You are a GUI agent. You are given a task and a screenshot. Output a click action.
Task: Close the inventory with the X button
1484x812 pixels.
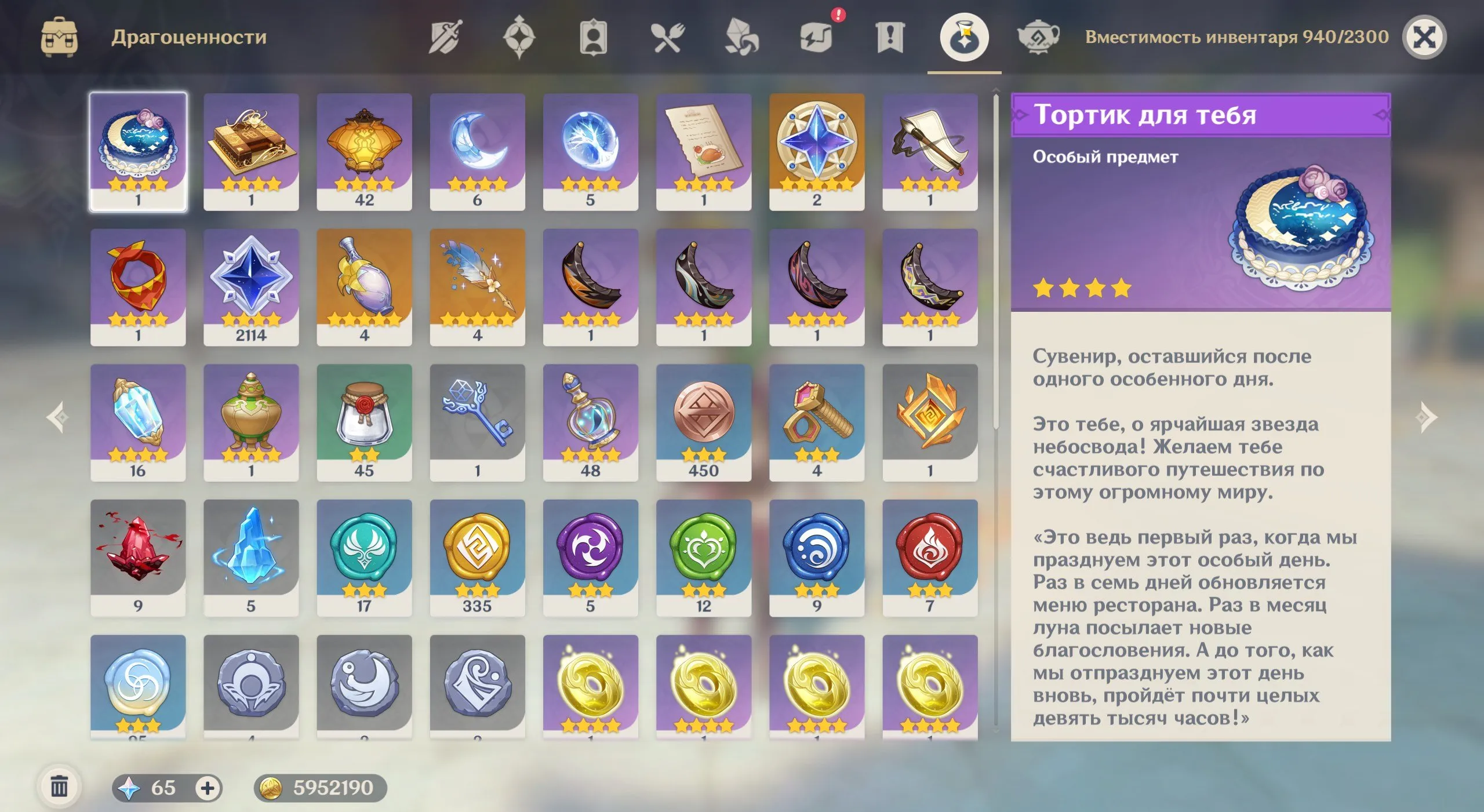[x=1425, y=37]
